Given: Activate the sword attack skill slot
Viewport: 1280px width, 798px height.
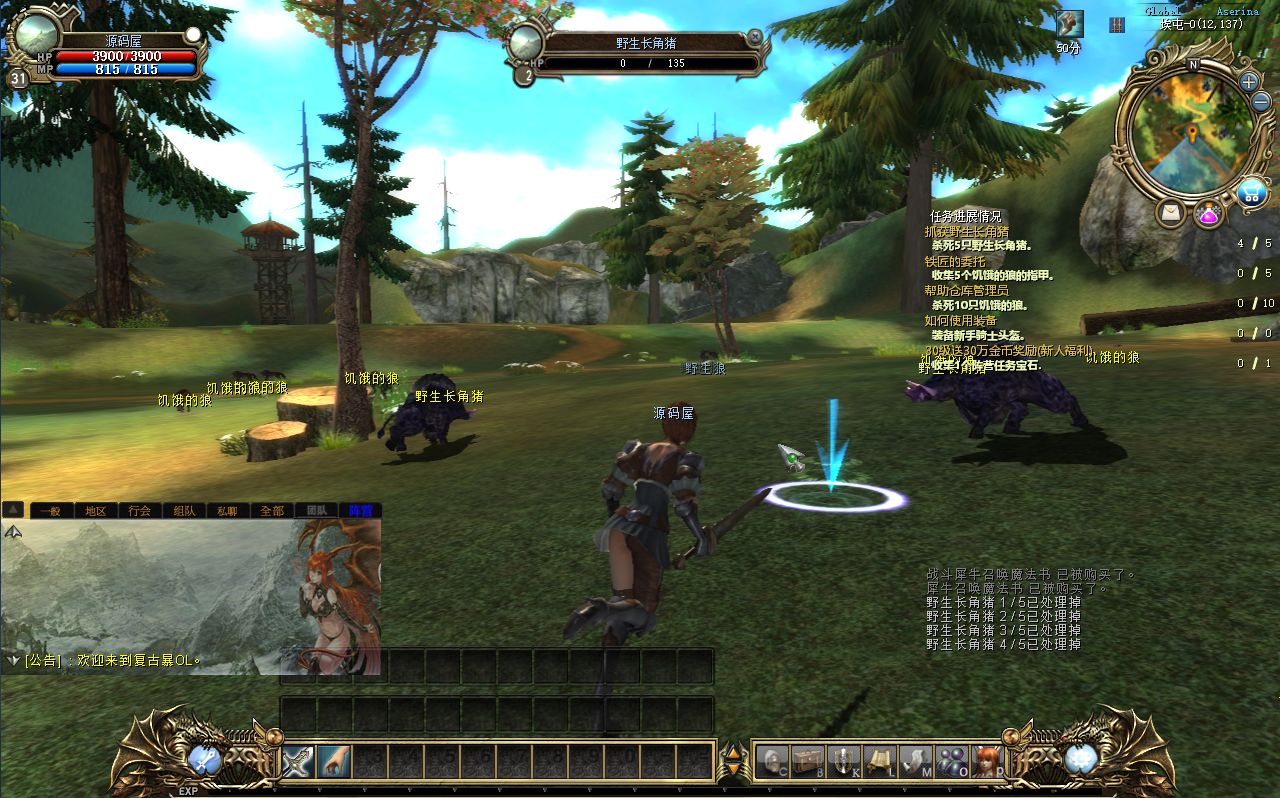Looking at the screenshot, I should [x=298, y=762].
